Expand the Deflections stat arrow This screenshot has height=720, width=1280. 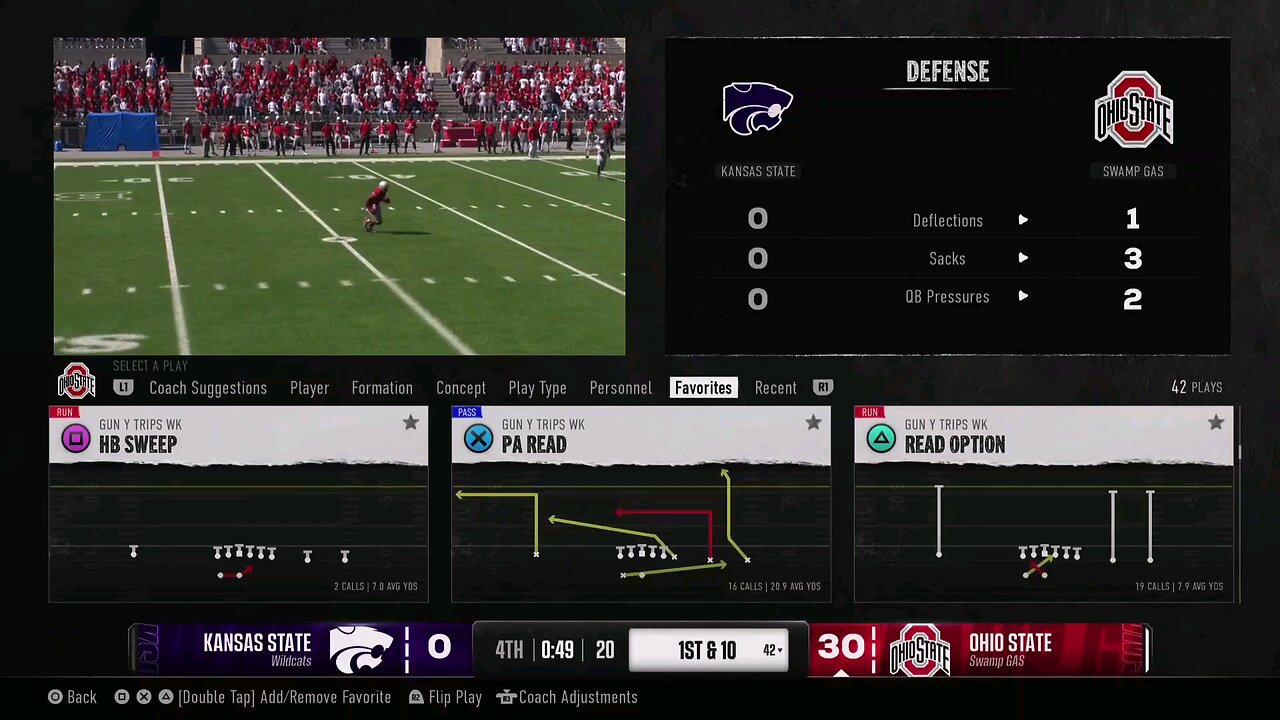click(1023, 220)
